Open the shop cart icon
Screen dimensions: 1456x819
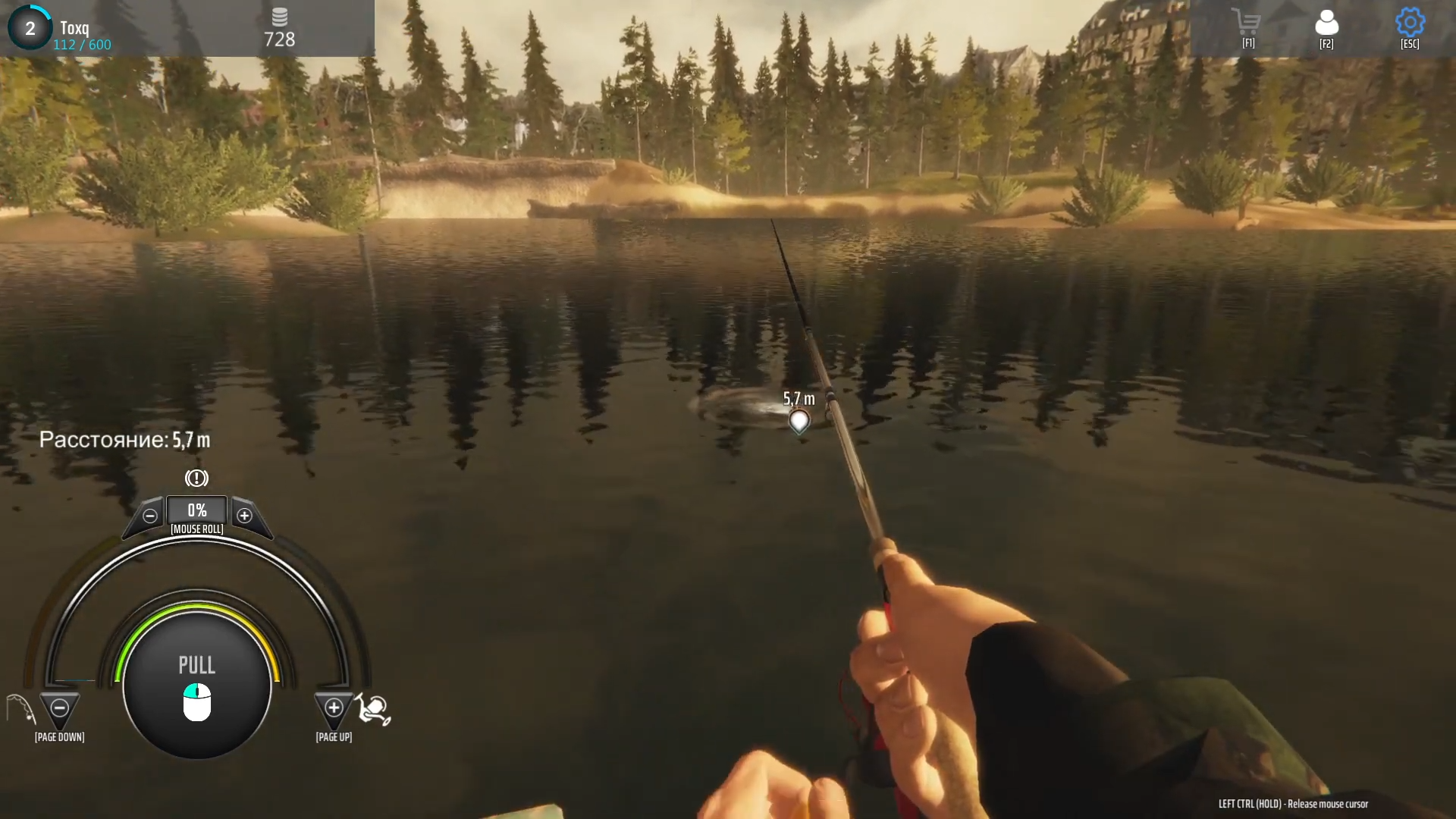(1247, 22)
